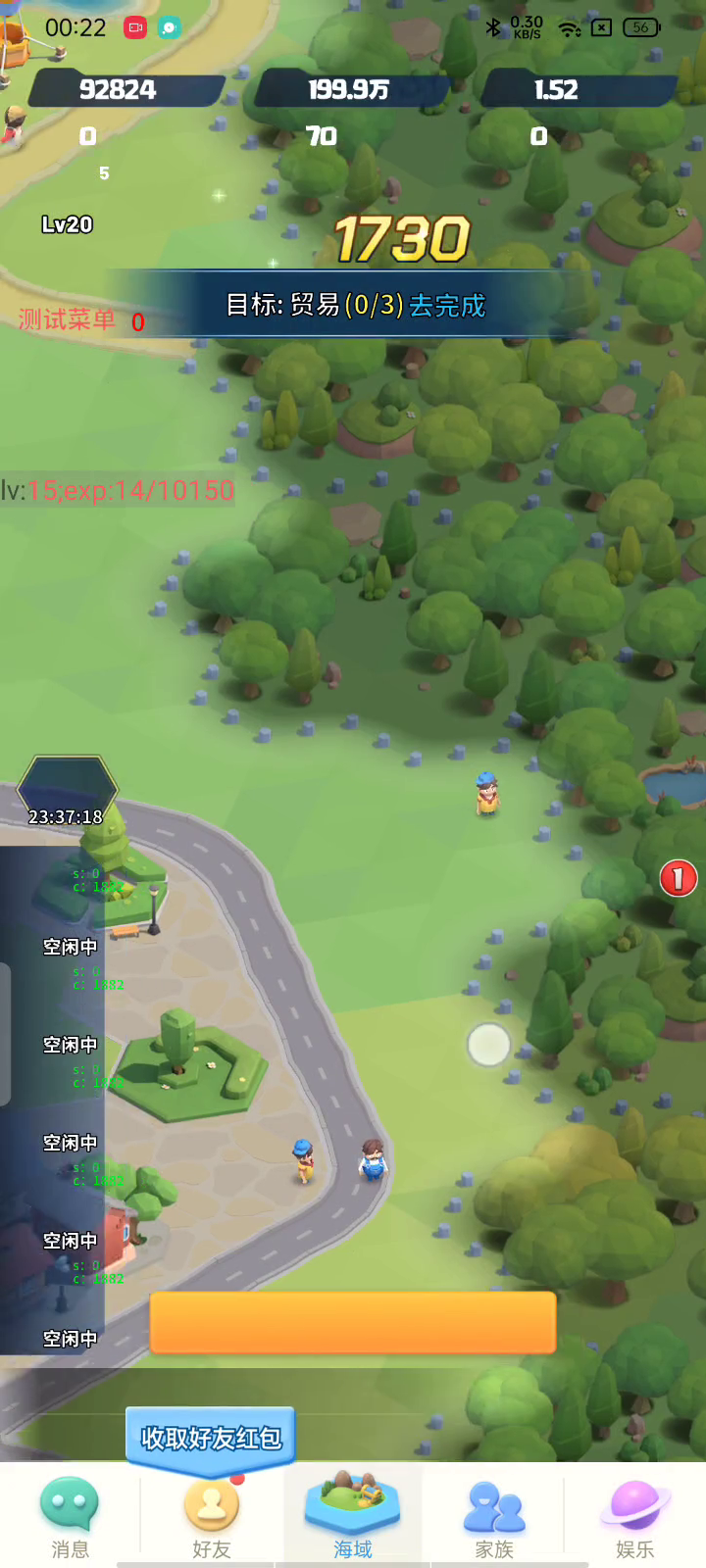The image size is (706, 1568).
Task: Go to the 娱乐 entertainment tab
Action: [x=635, y=1516]
